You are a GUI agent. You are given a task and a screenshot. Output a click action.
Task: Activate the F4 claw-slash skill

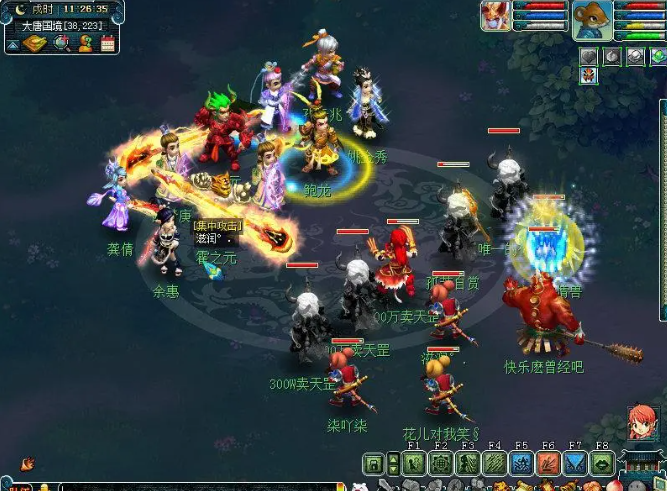pos(494,464)
